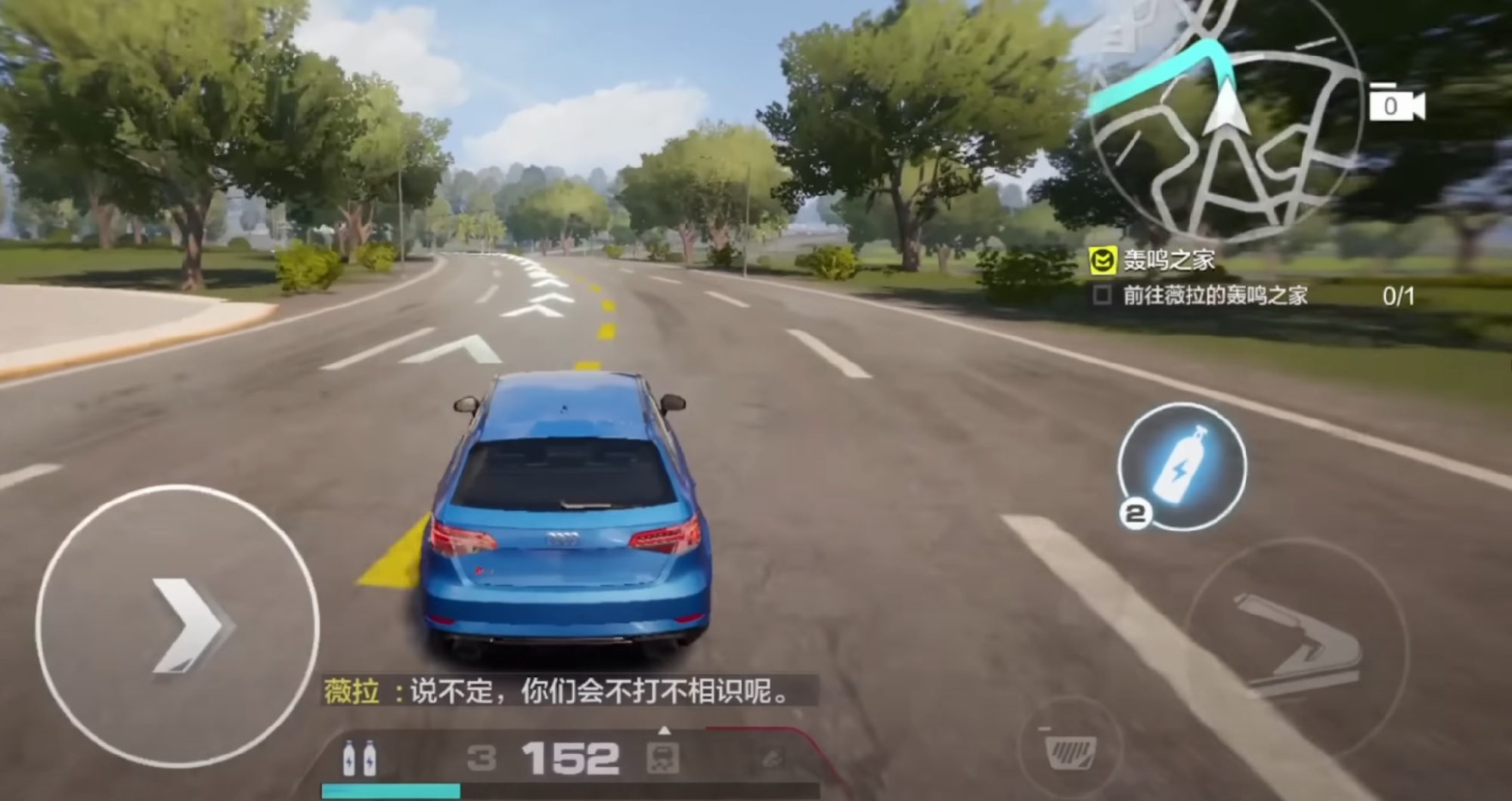Select the 前往薇拉的轰鸣之家 objective
1512x801 pixels.
[x=1214, y=295]
